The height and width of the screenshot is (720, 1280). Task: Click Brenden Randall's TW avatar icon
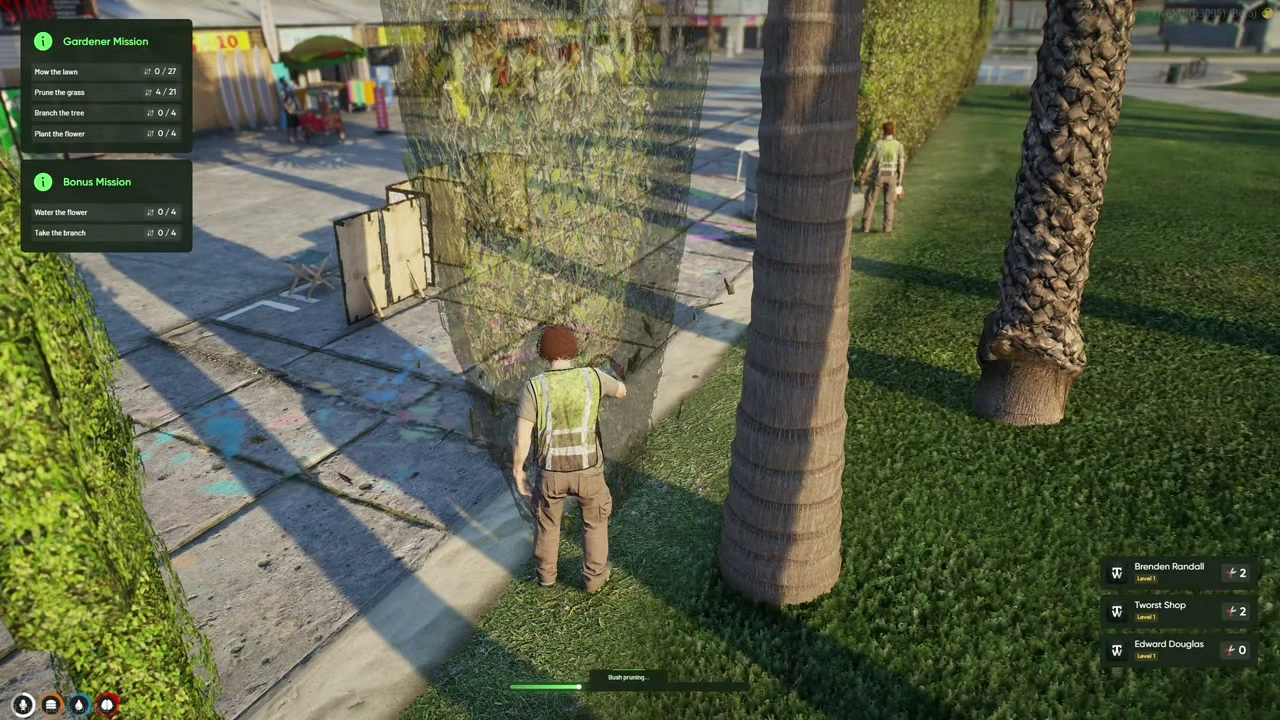tap(1117, 573)
